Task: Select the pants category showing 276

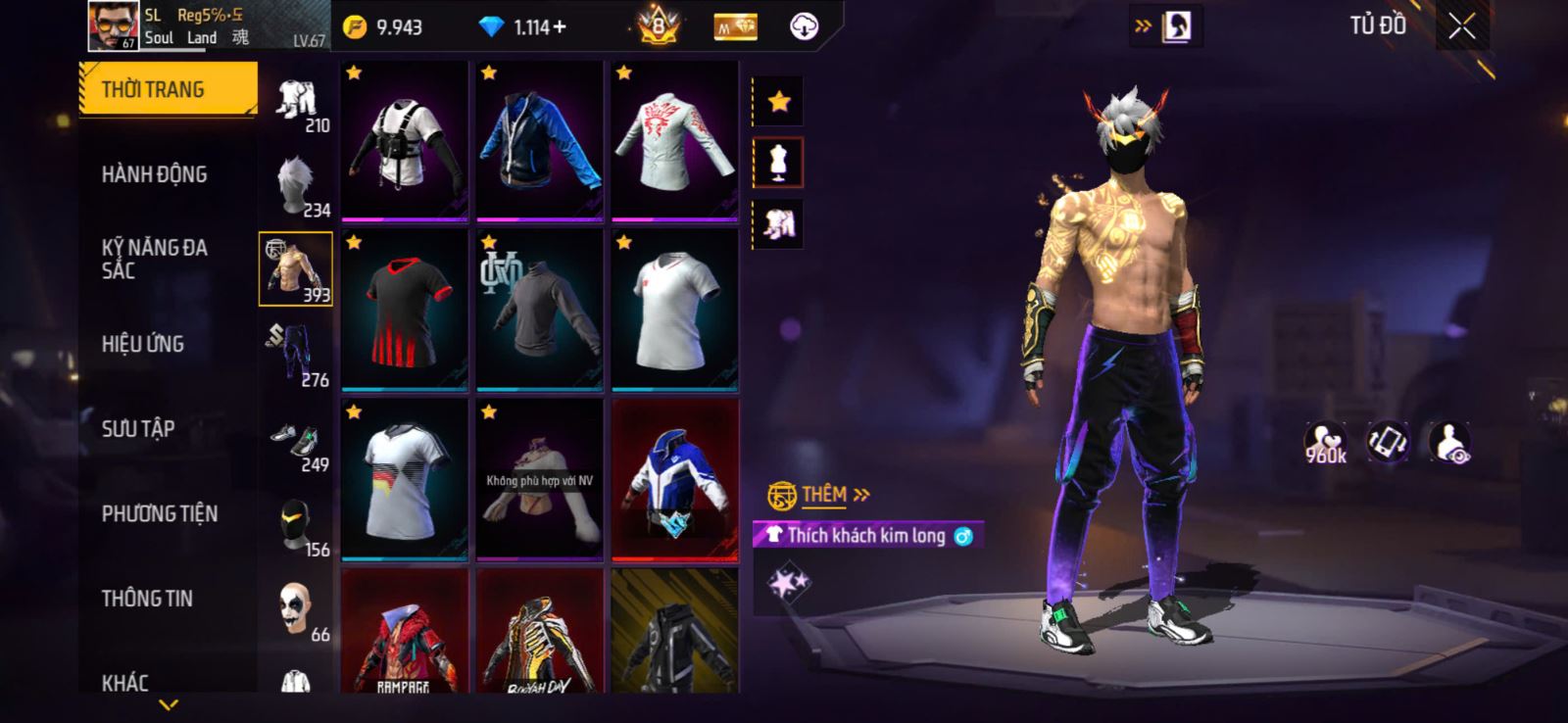Action: (296, 355)
